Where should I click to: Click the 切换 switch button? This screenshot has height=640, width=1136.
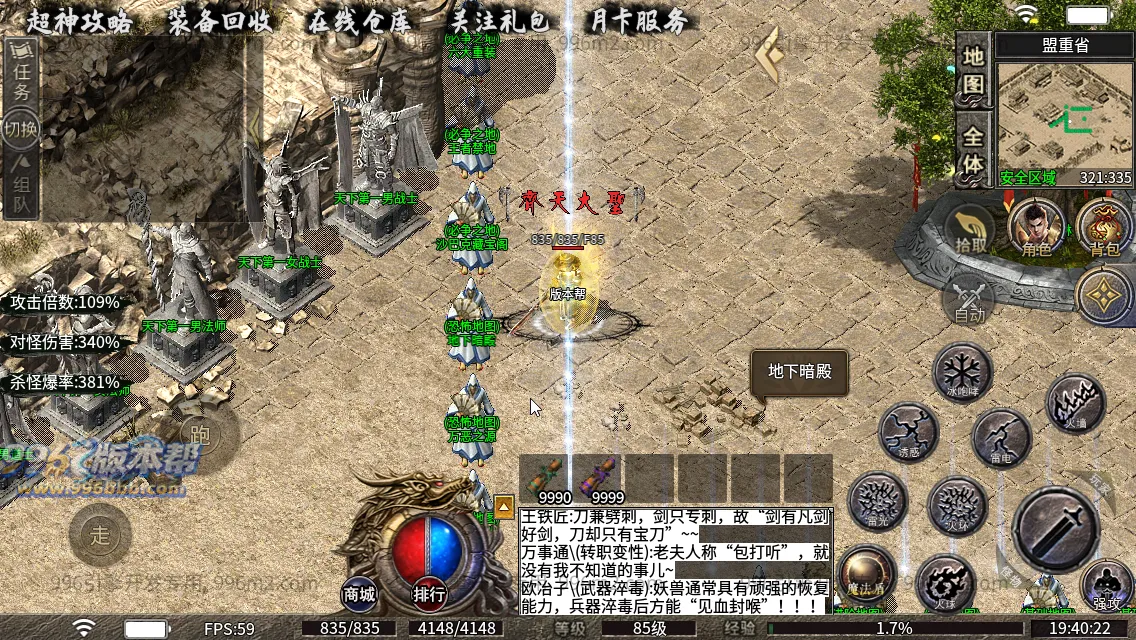[20, 129]
